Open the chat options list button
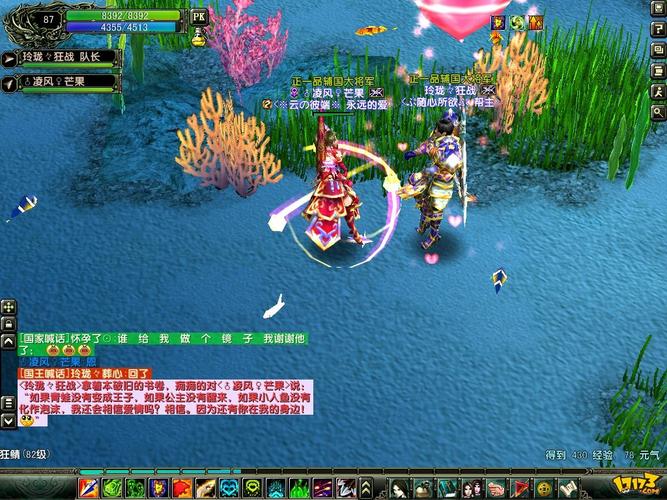 coord(8,402)
